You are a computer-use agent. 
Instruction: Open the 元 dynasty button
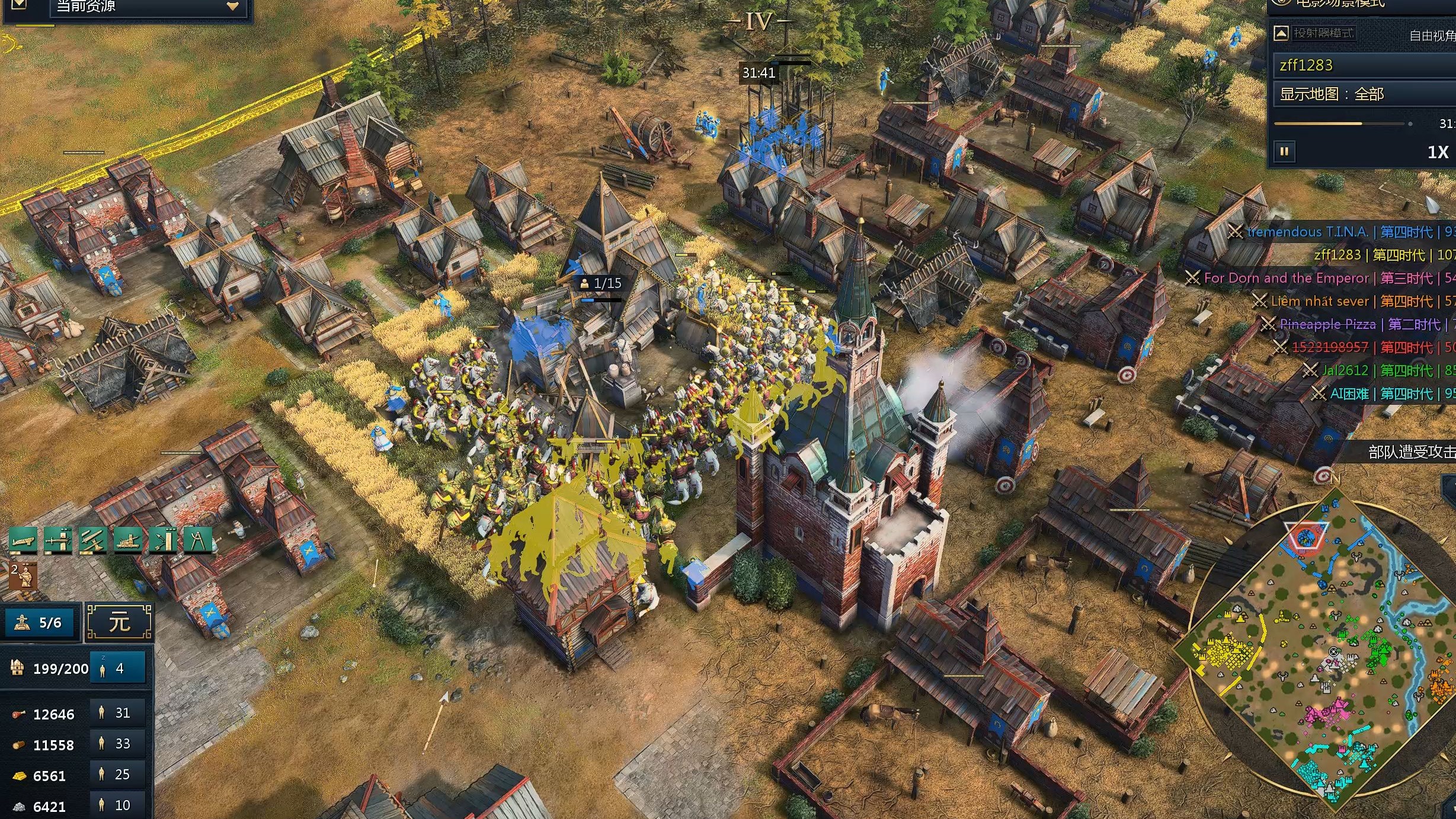point(119,623)
